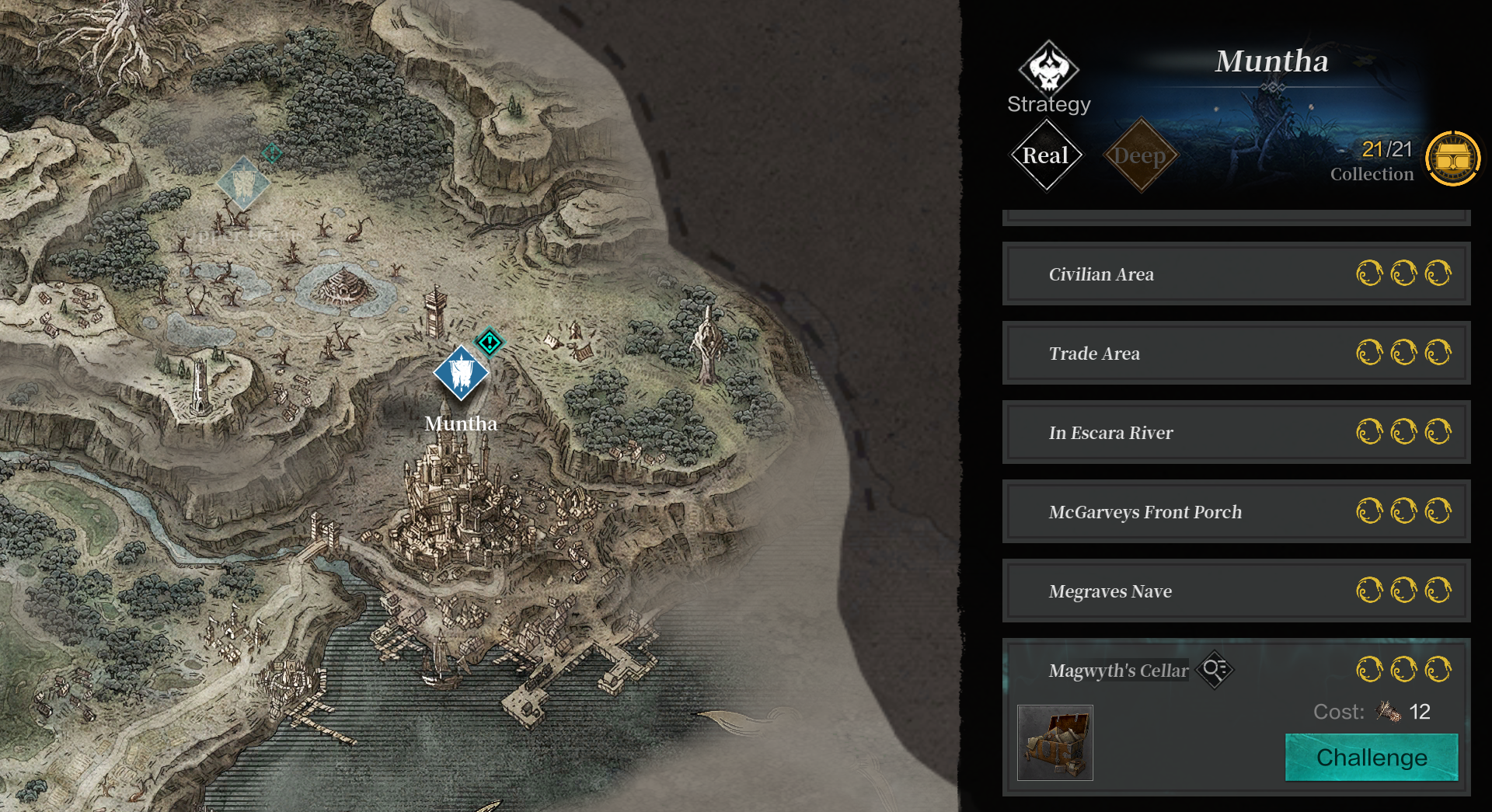Open the Collection treasure chest reward
Image resolution: width=1492 pixels, height=812 pixels.
1452,159
